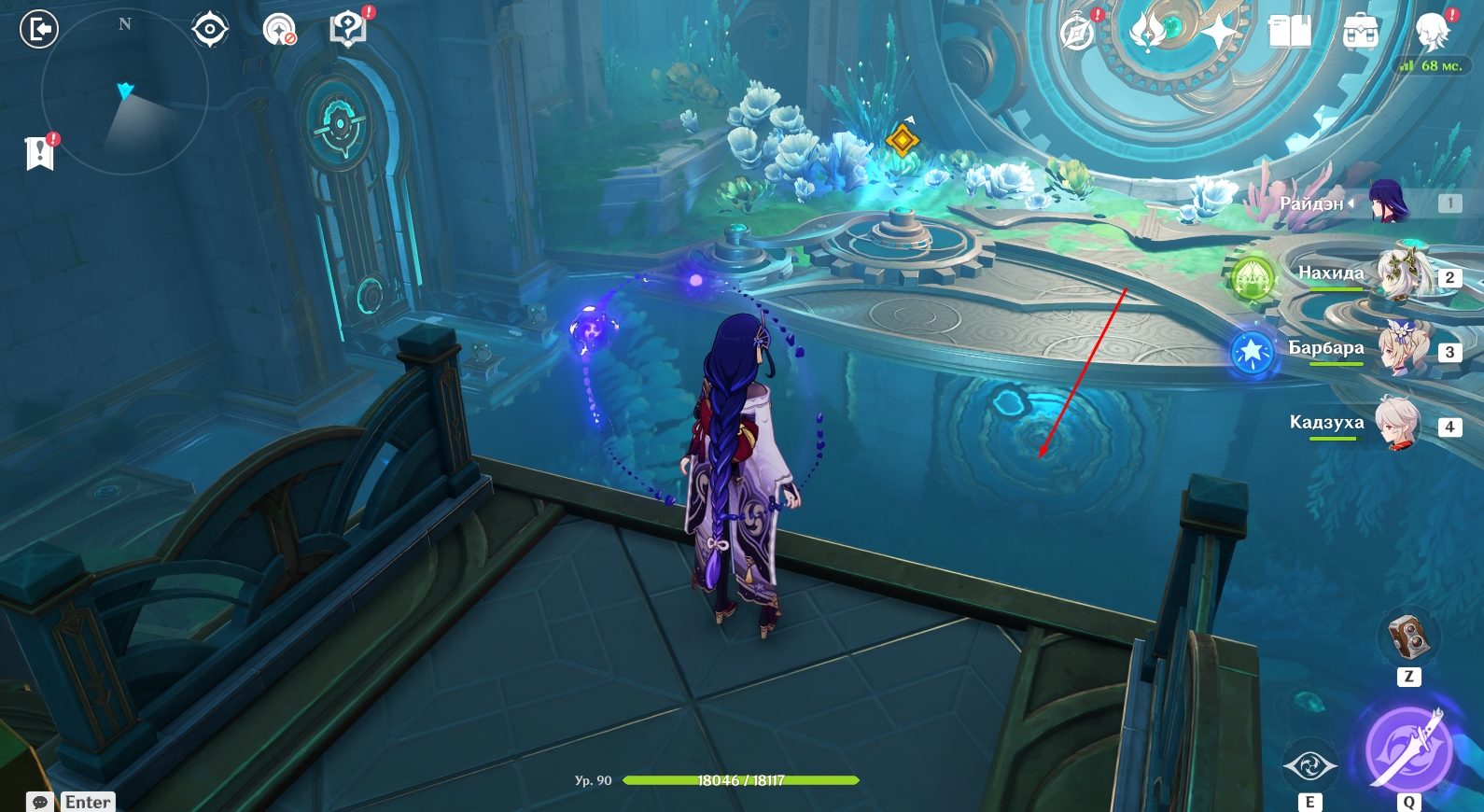This screenshot has width=1484, height=812.
Task: Select party member Райдэн
Action: pos(1388,202)
